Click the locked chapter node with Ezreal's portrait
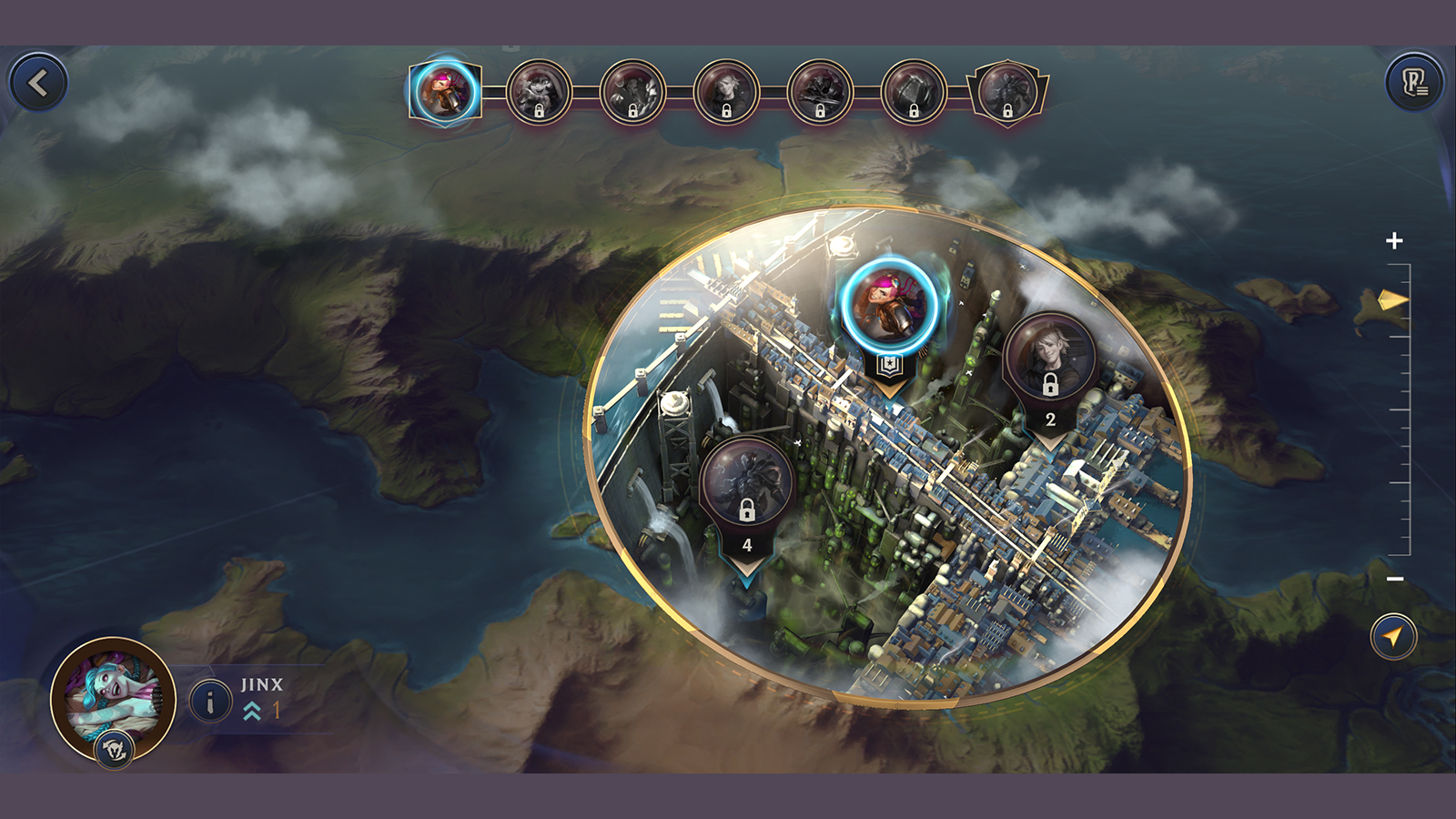 click(726, 91)
